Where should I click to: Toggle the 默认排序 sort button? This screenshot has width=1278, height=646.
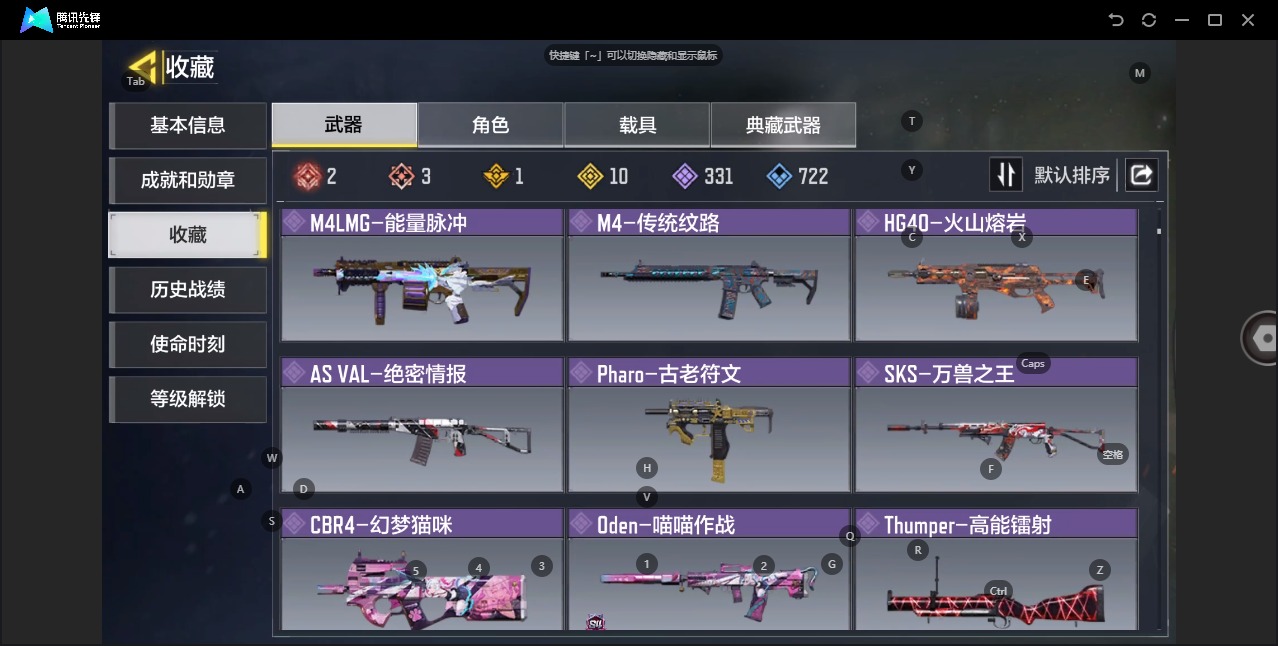pos(1006,175)
